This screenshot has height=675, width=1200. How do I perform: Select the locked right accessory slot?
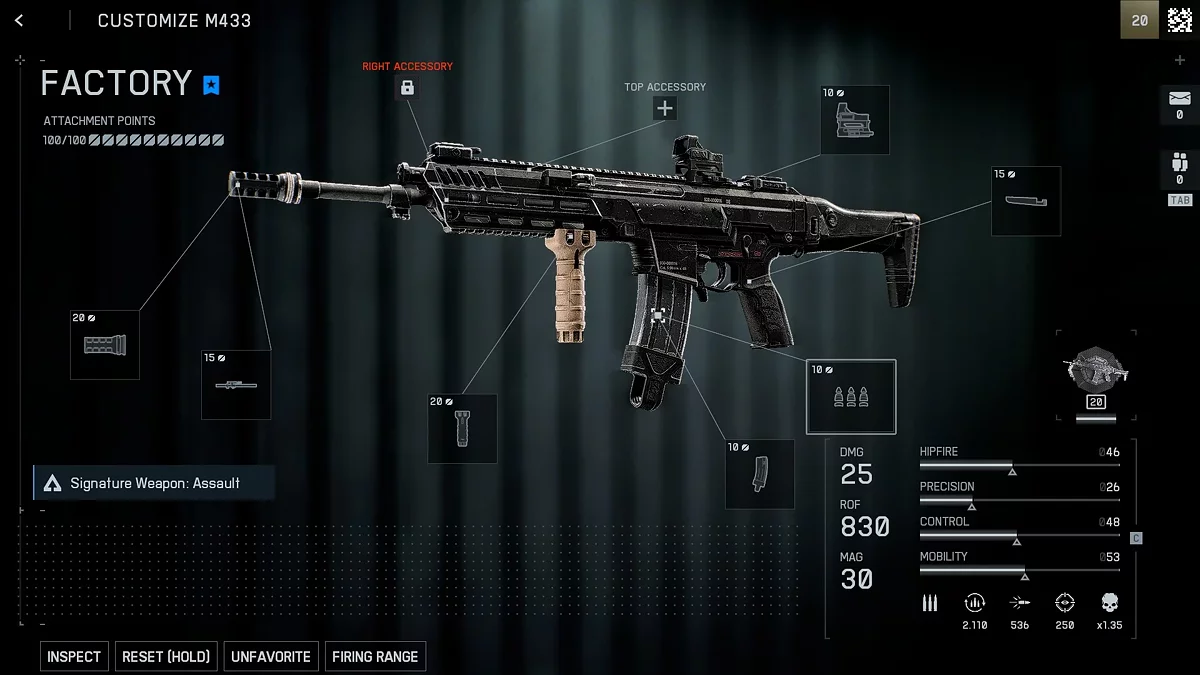tap(407, 88)
